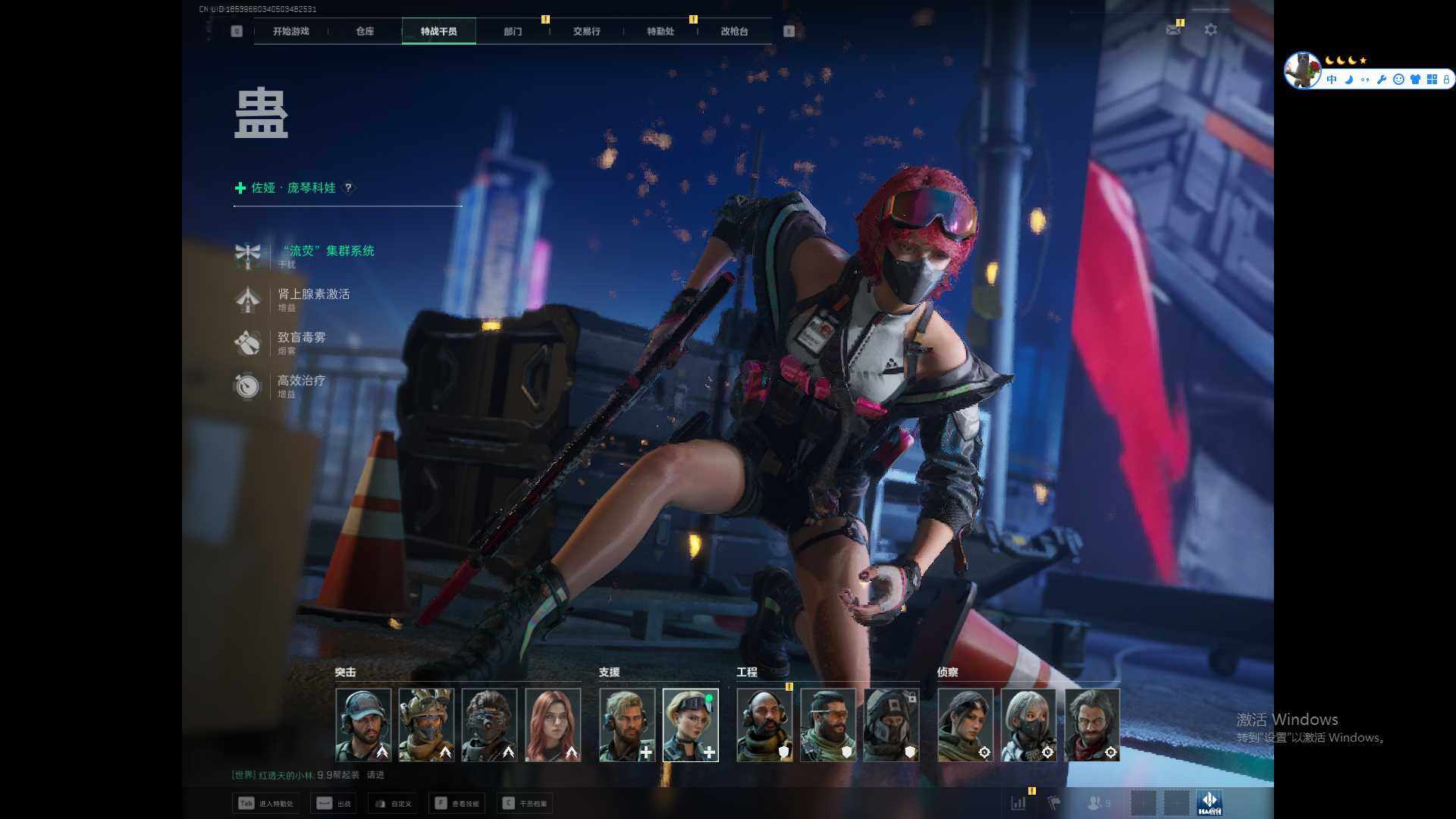Pick the assault operator wearing a cap
This screenshot has height=819, width=1456.
(363, 724)
